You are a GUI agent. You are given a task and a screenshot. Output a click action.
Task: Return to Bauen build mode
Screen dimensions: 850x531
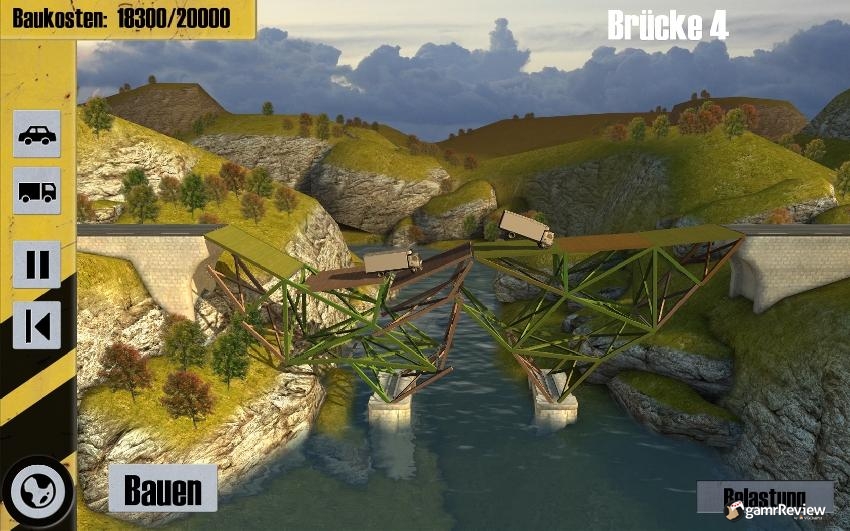click(x=162, y=489)
